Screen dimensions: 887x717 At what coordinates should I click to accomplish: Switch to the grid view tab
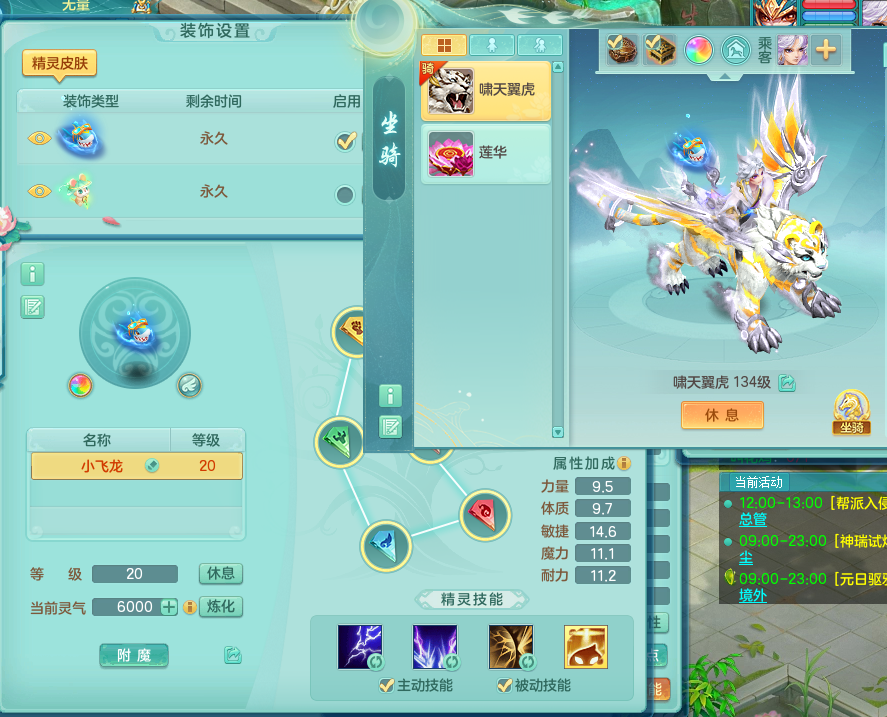tap(444, 45)
